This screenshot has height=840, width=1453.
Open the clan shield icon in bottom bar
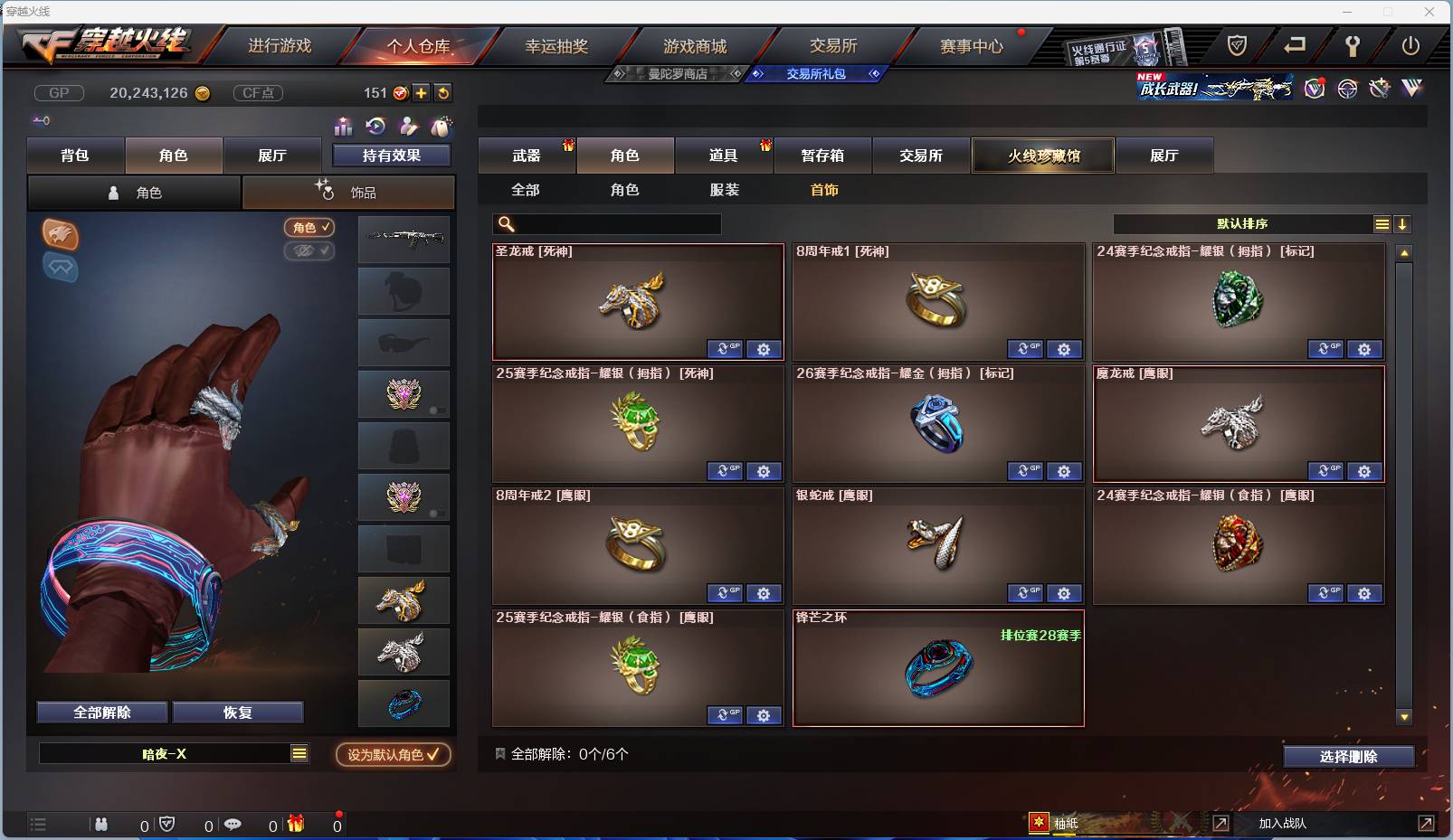166,824
